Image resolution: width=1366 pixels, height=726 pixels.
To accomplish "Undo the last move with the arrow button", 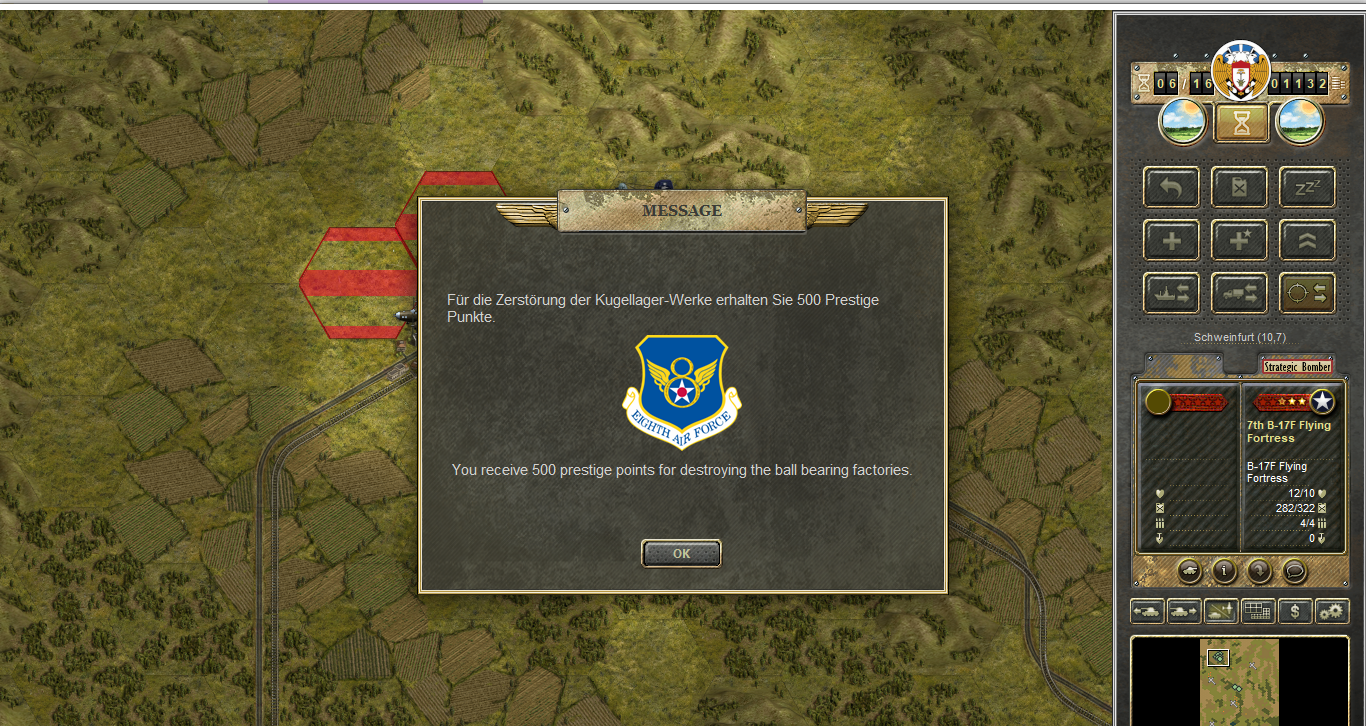I will (x=1172, y=187).
